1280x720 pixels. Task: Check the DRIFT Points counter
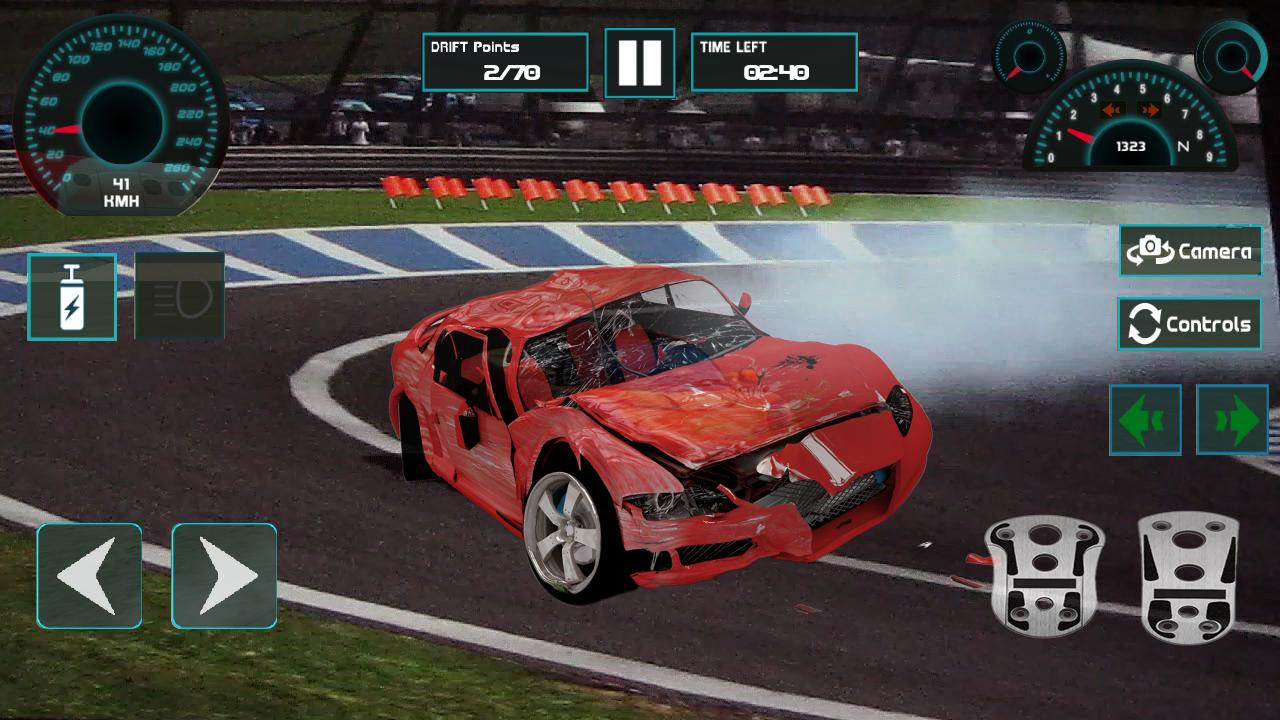click(506, 60)
